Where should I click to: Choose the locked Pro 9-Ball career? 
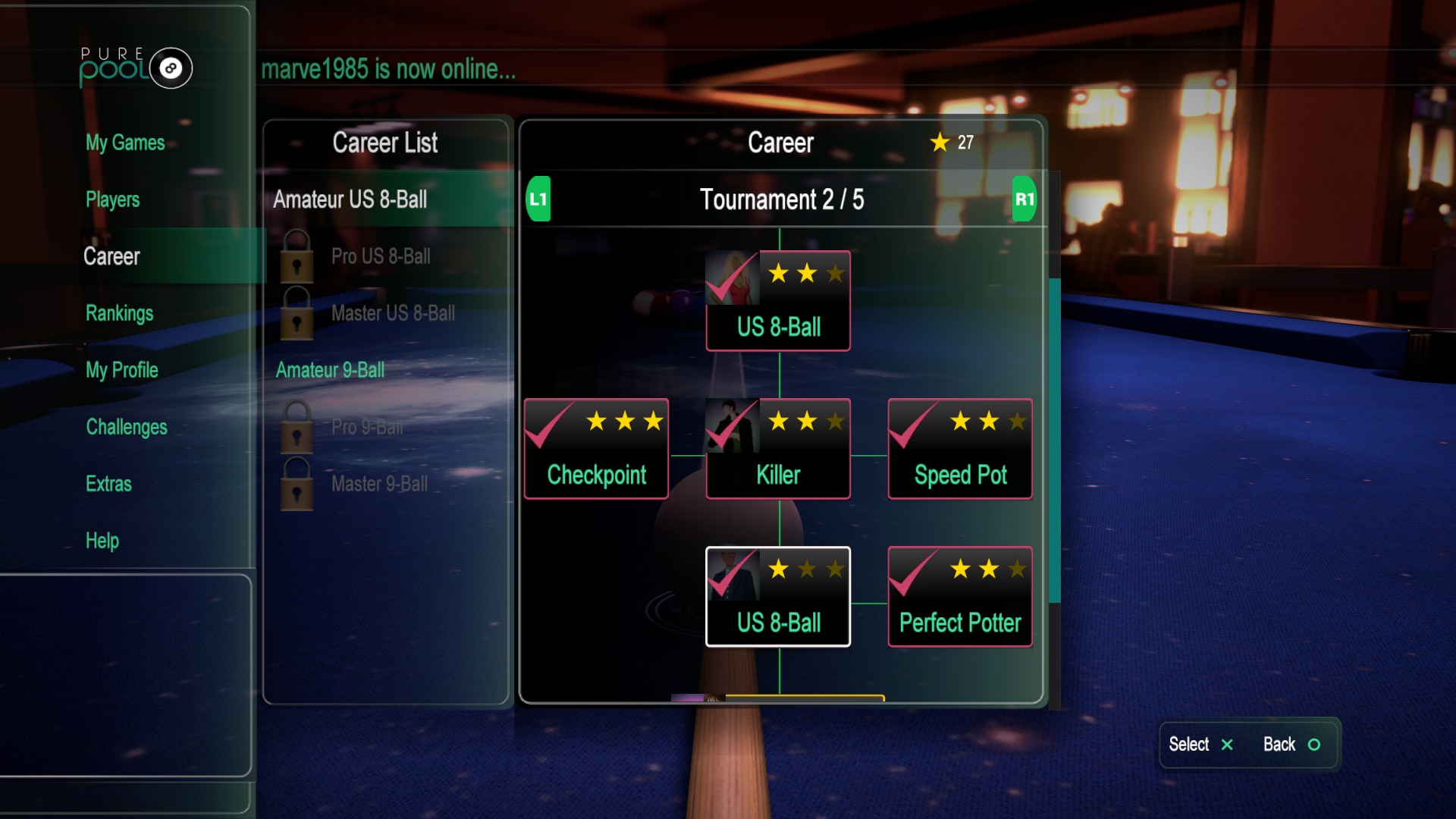click(x=367, y=427)
